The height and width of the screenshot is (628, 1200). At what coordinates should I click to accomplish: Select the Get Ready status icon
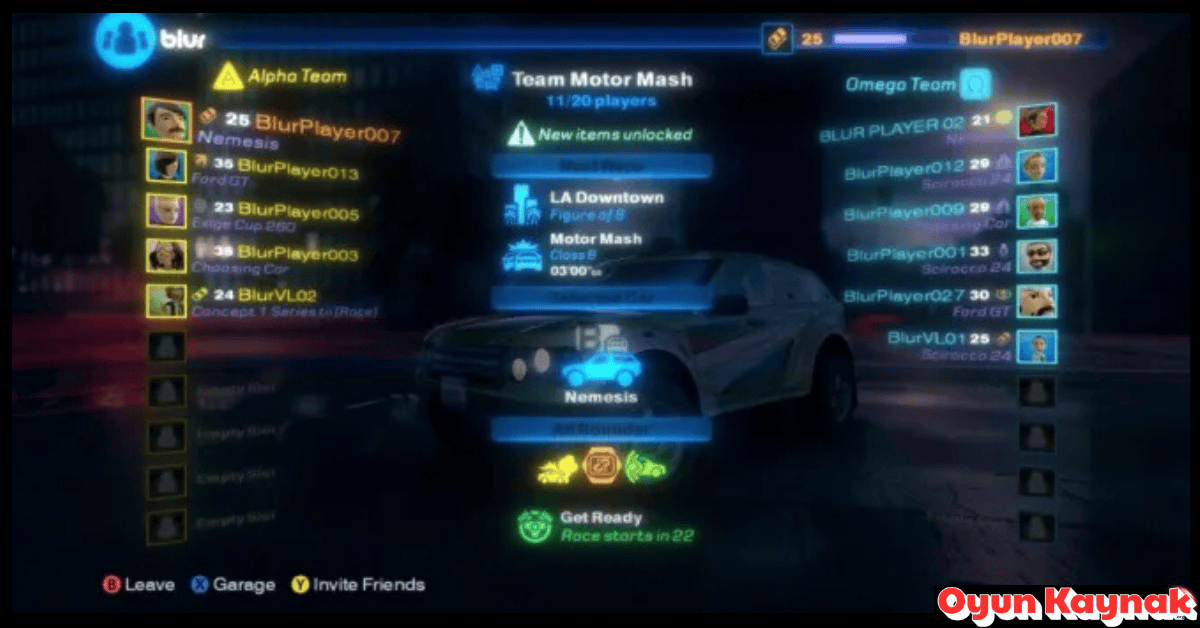pos(535,525)
